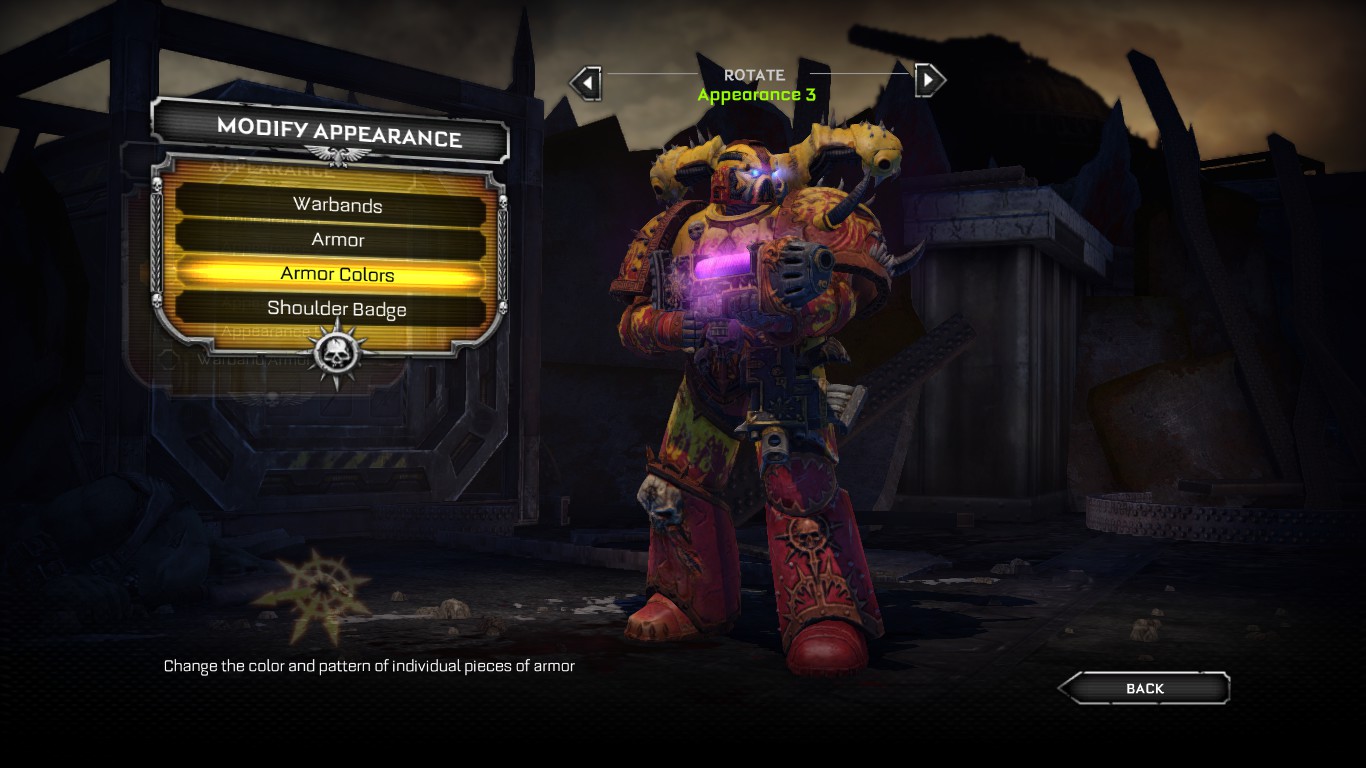The image size is (1366, 768).
Task: Rotate character with the right arrow
Action: [929, 79]
